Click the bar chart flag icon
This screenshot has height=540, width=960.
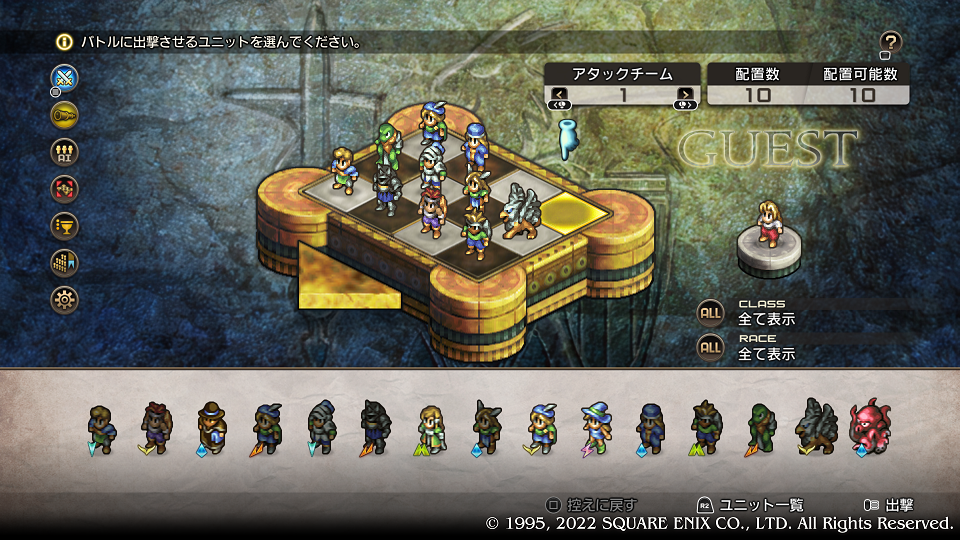click(x=64, y=262)
